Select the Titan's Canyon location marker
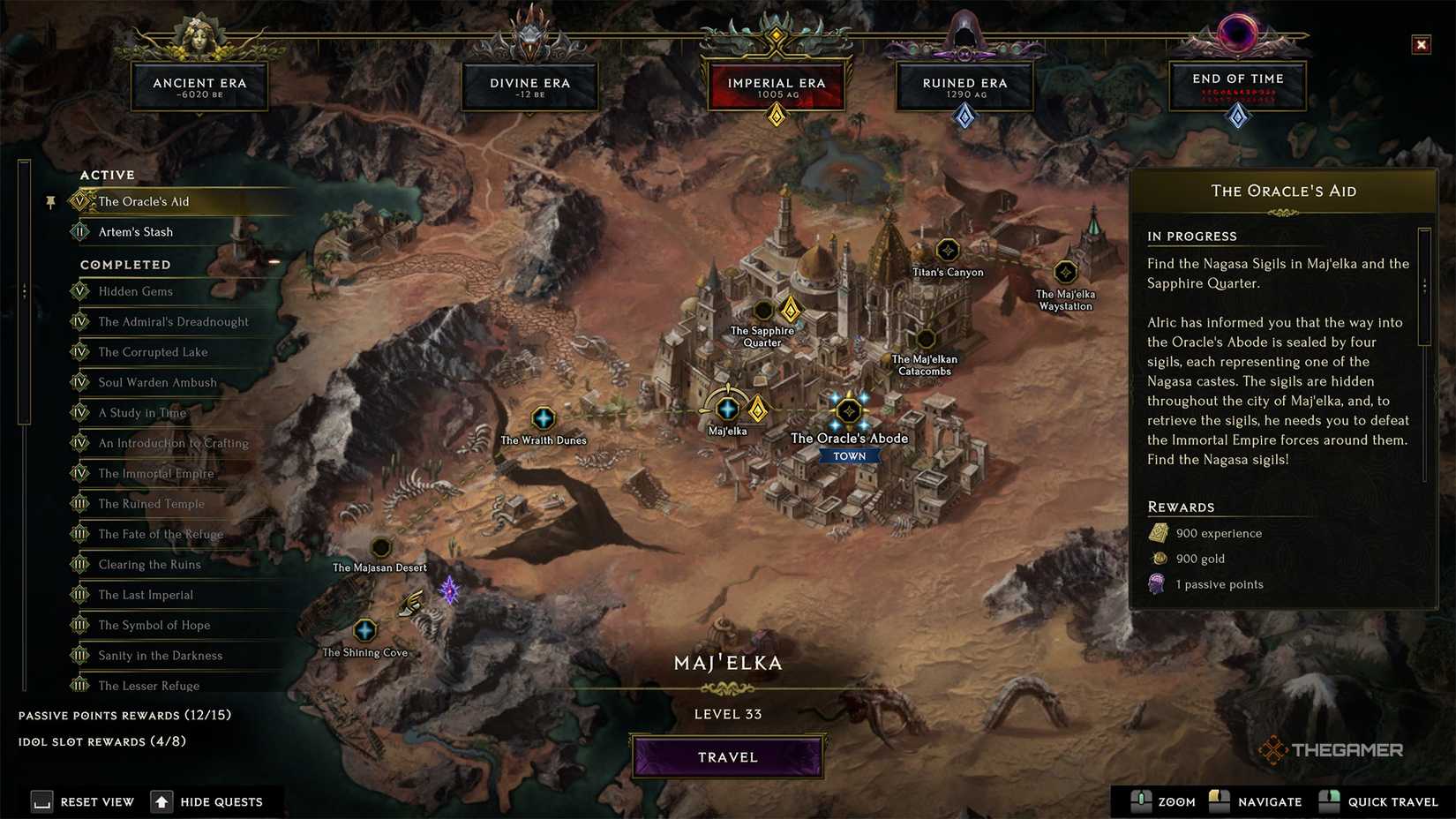The width and height of the screenshot is (1456, 819). (948, 251)
